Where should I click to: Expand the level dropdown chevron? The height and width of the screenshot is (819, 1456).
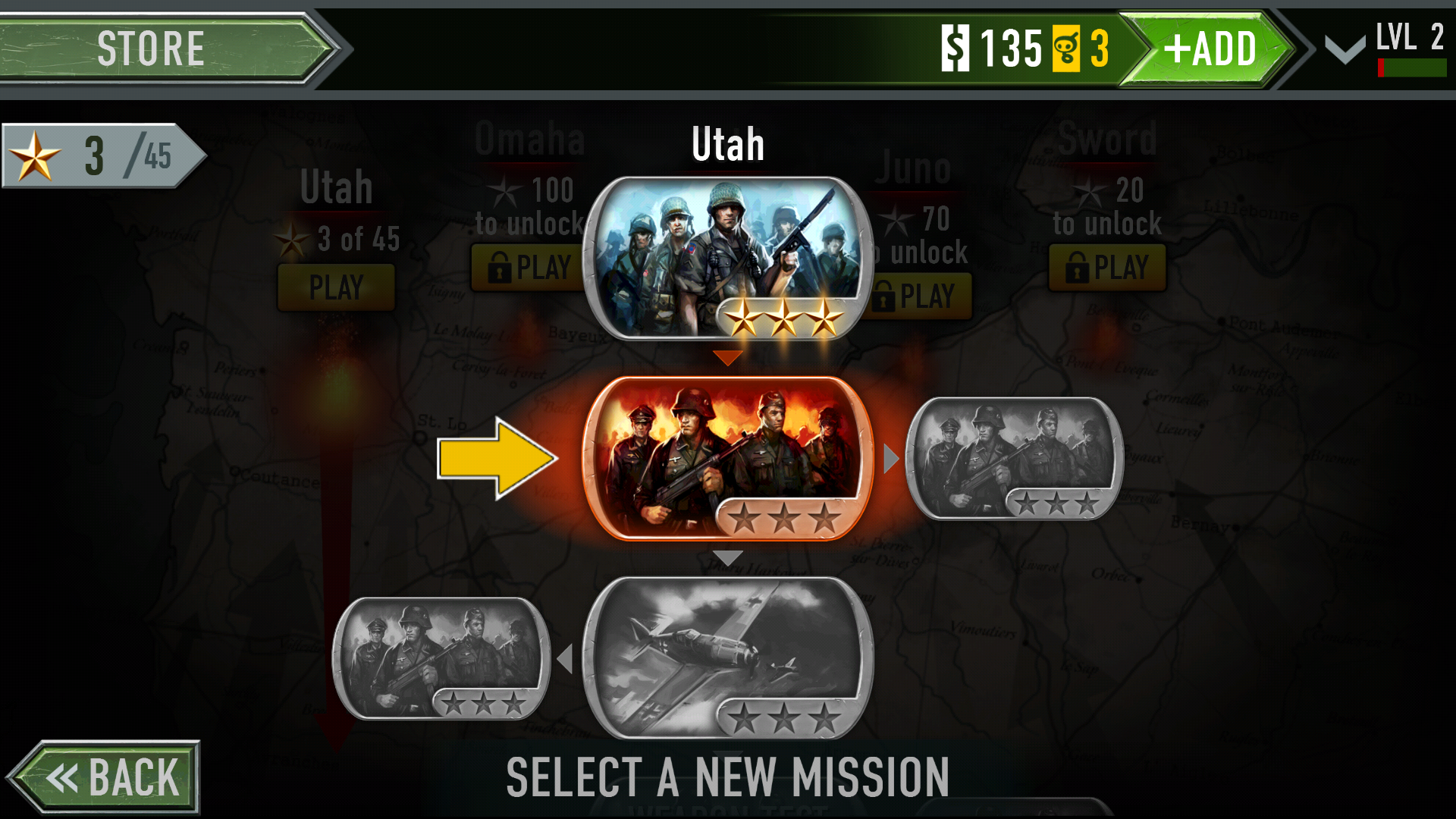point(1345,50)
